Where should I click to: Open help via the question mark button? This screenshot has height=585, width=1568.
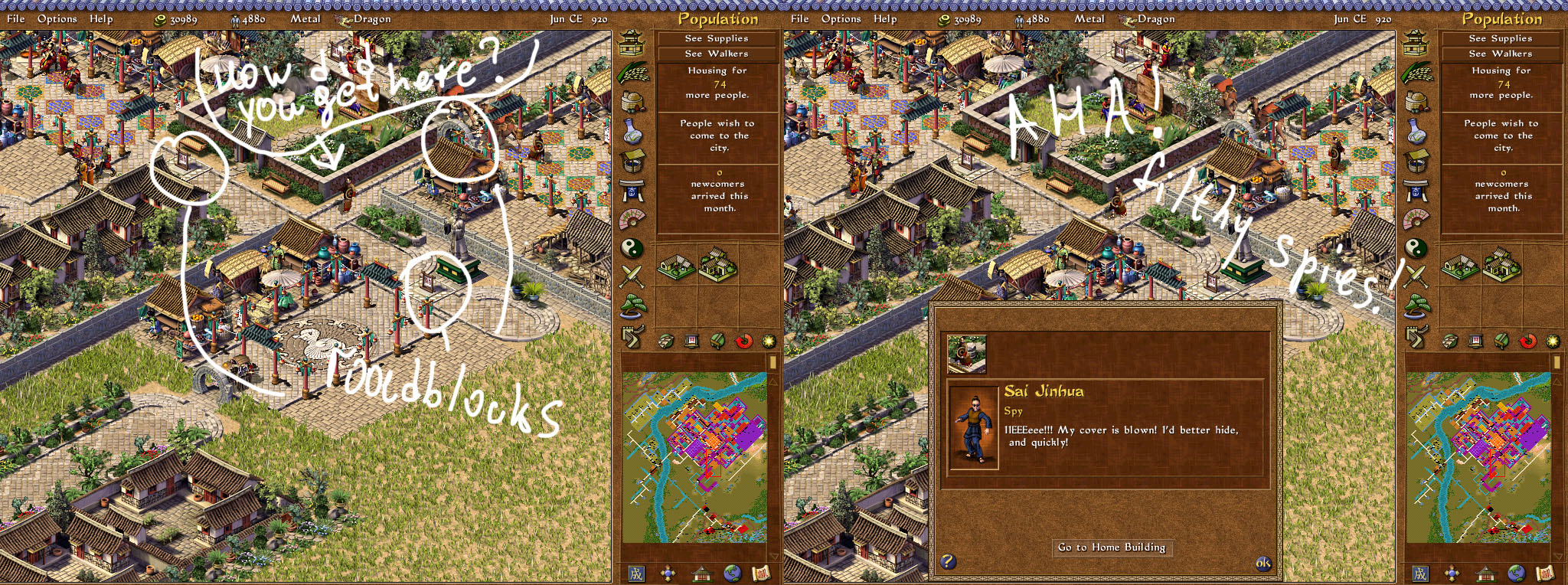[x=948, y=561]
